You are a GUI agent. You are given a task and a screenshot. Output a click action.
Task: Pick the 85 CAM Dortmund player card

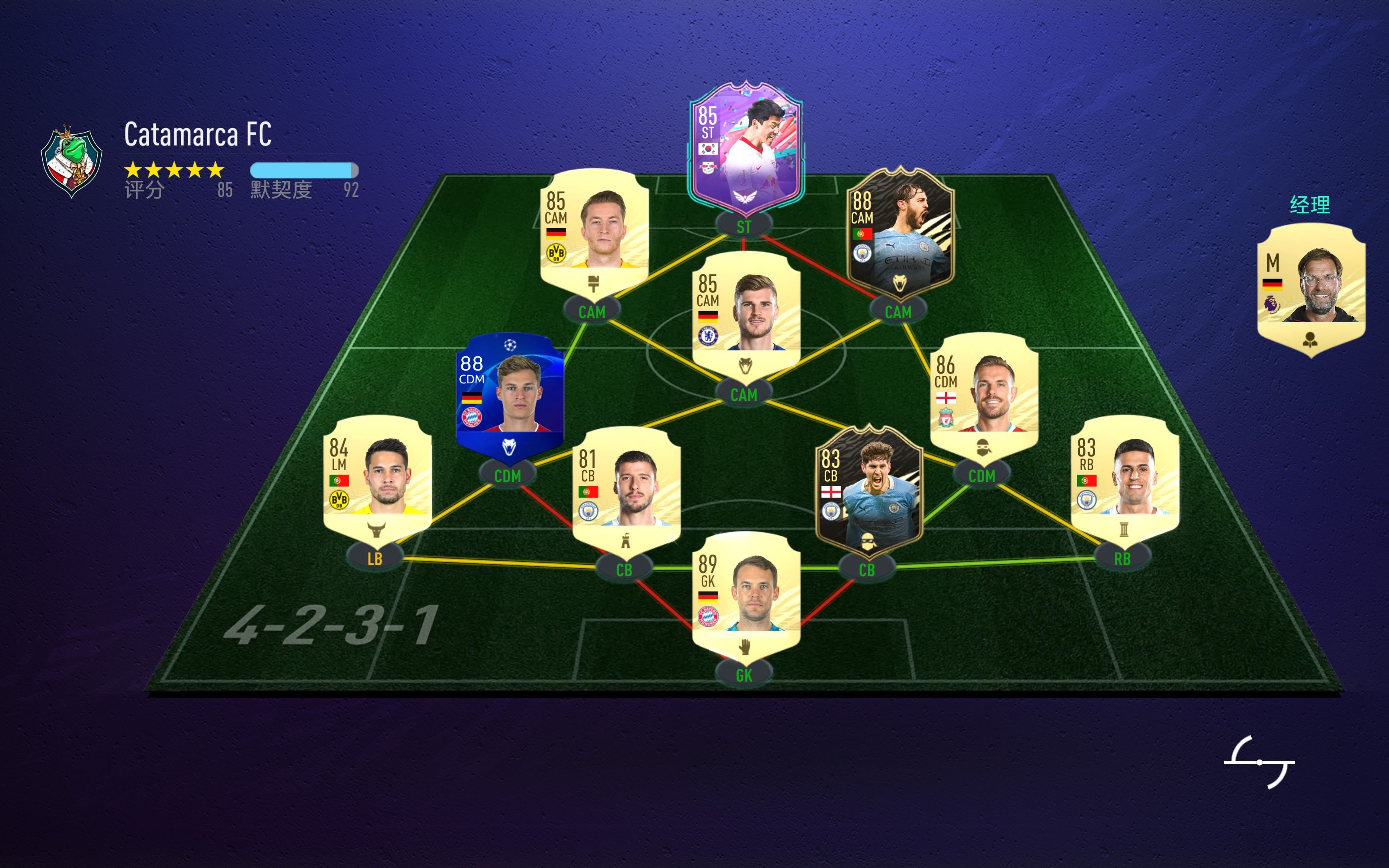594,233
